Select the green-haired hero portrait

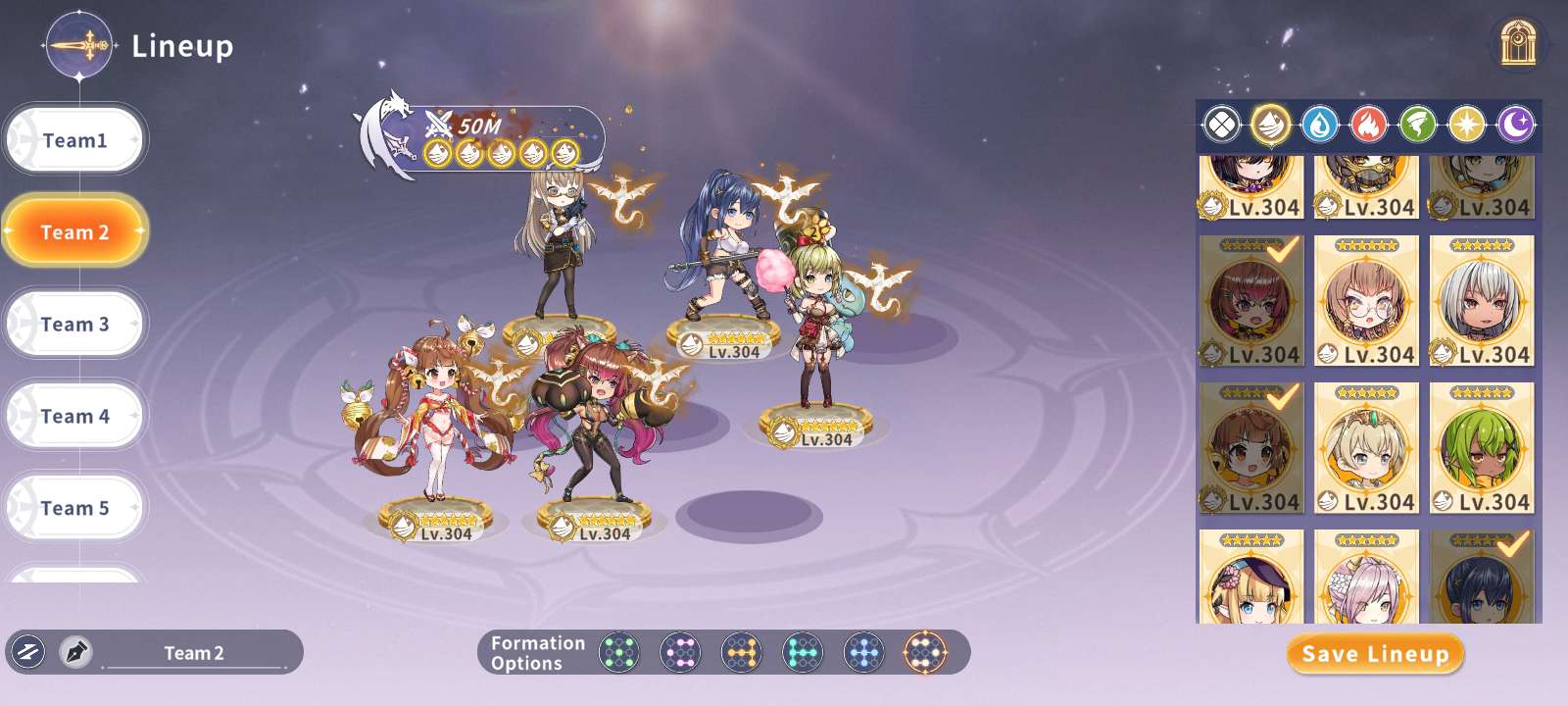pos(1482,448)
